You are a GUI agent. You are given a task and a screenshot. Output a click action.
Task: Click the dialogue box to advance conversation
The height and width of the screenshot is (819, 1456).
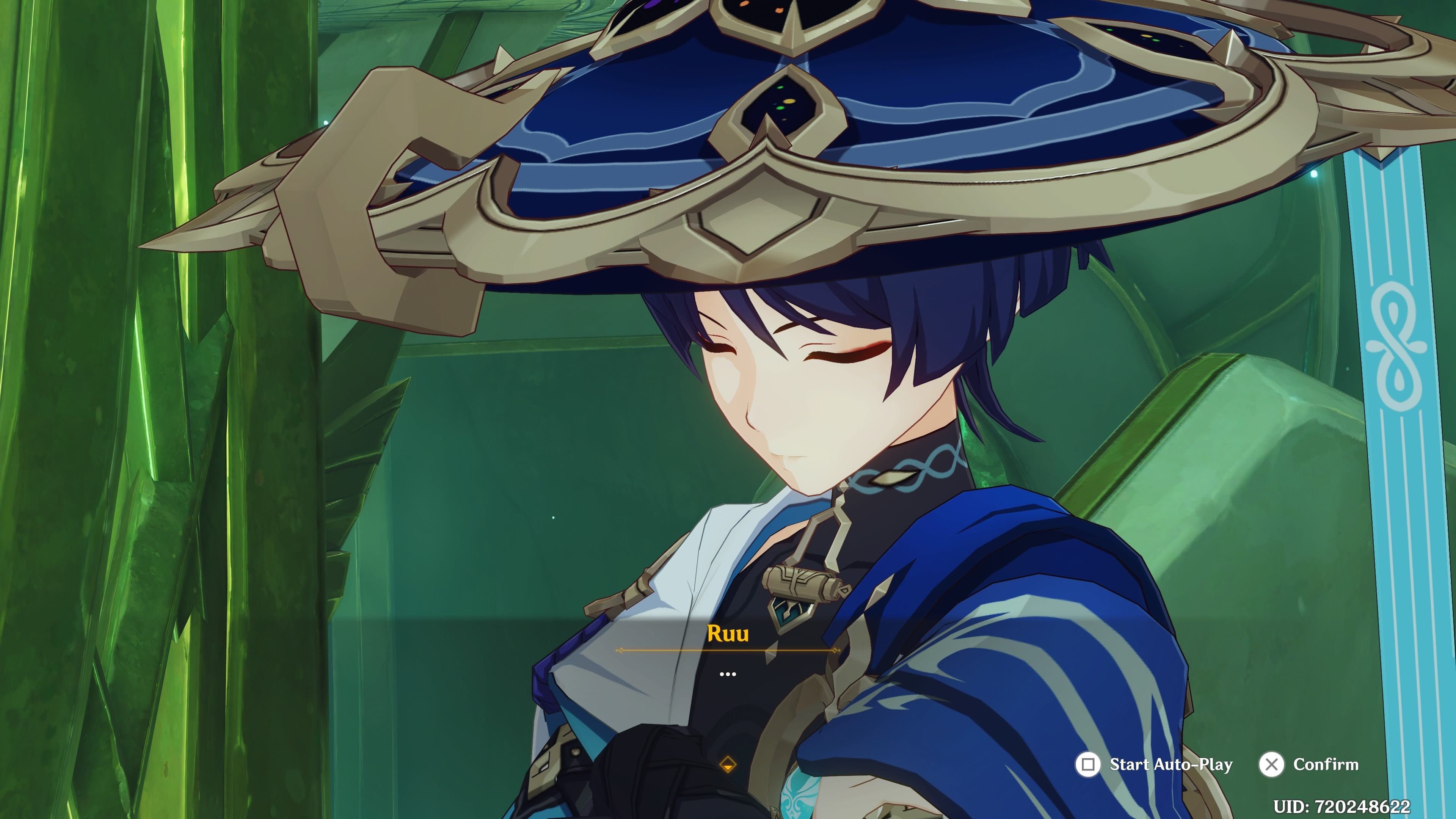click(x=728, y=656)
